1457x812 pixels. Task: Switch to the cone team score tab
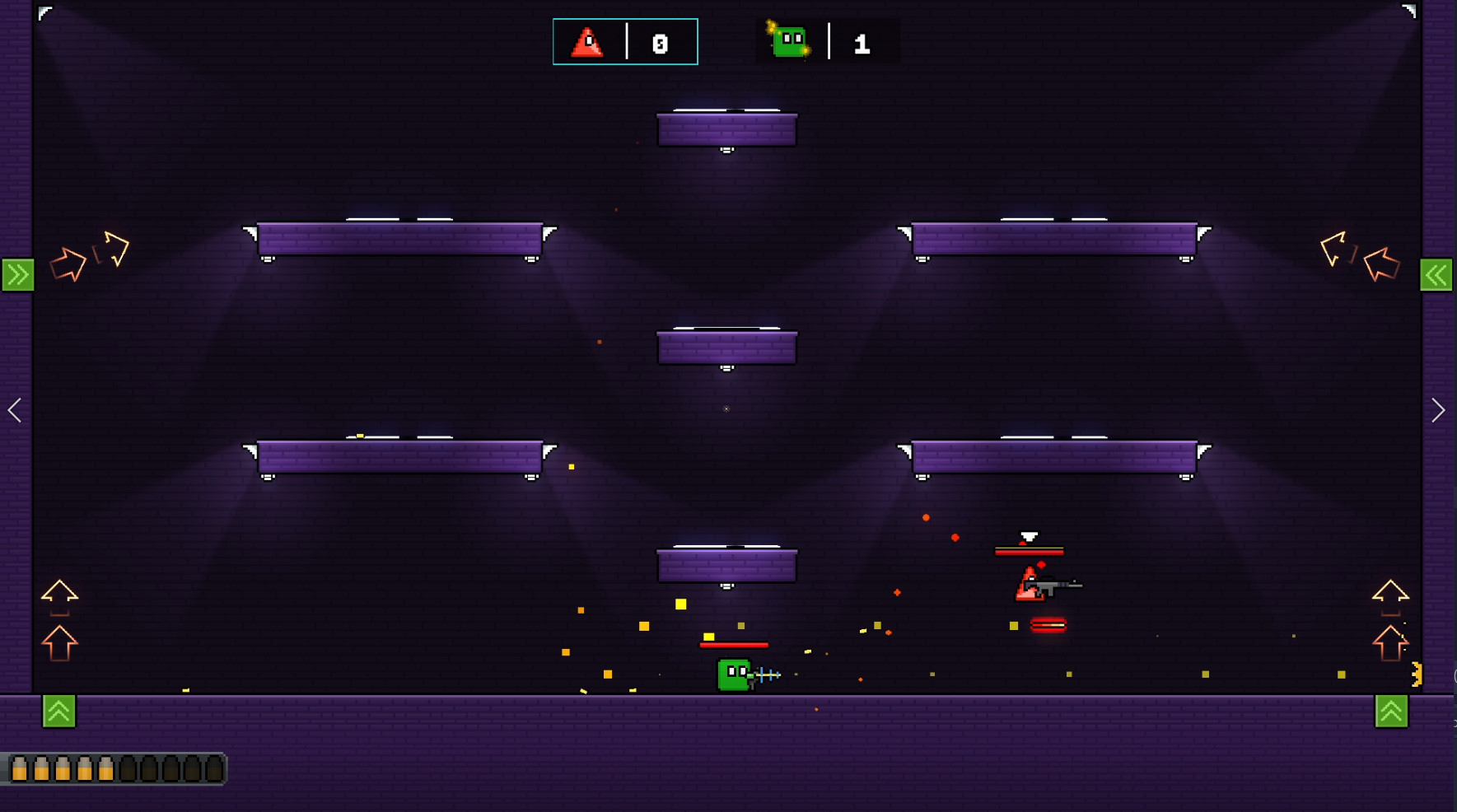pyautogui.click(x=625, y=43)
